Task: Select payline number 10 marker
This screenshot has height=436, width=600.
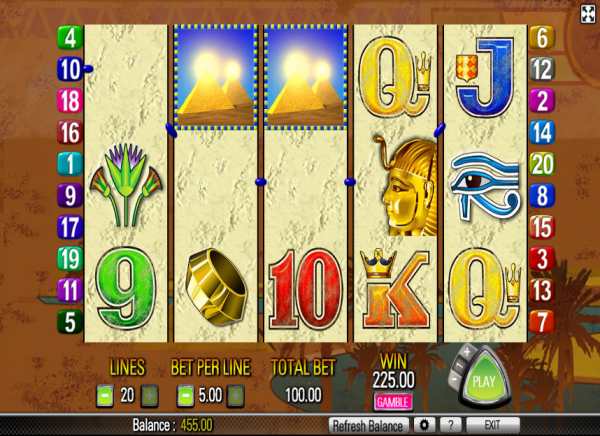Action: [x=71, y=69]
